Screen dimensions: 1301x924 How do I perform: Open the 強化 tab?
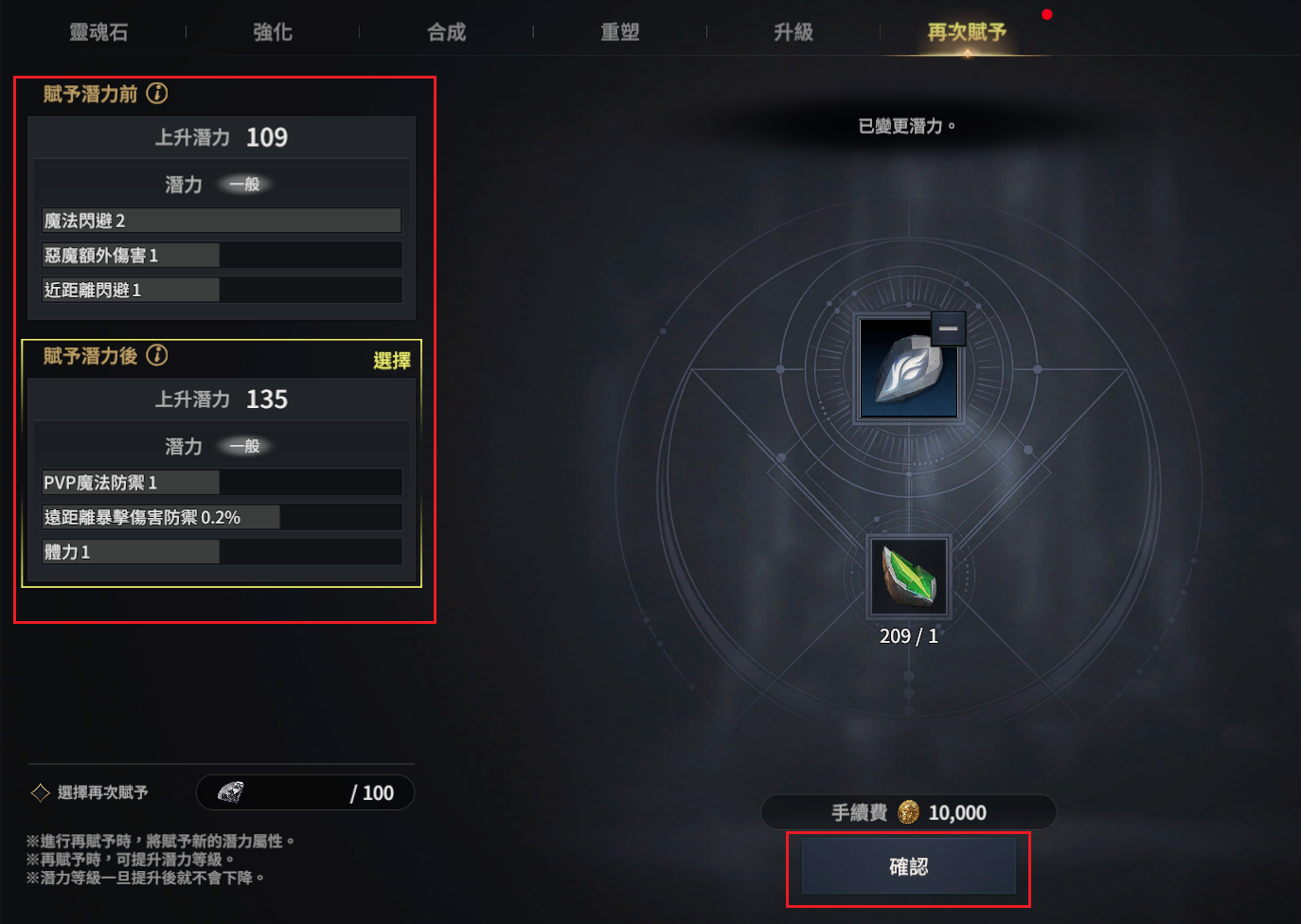click(273, 32)
